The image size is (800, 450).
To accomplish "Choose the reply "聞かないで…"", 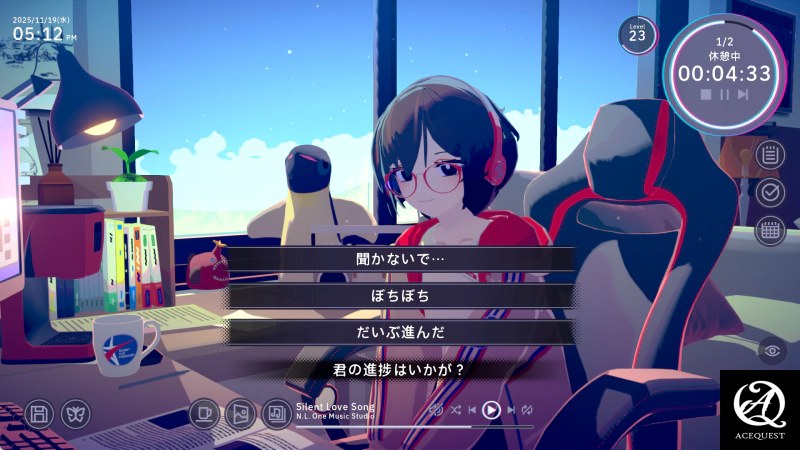I will coord(400,258).
